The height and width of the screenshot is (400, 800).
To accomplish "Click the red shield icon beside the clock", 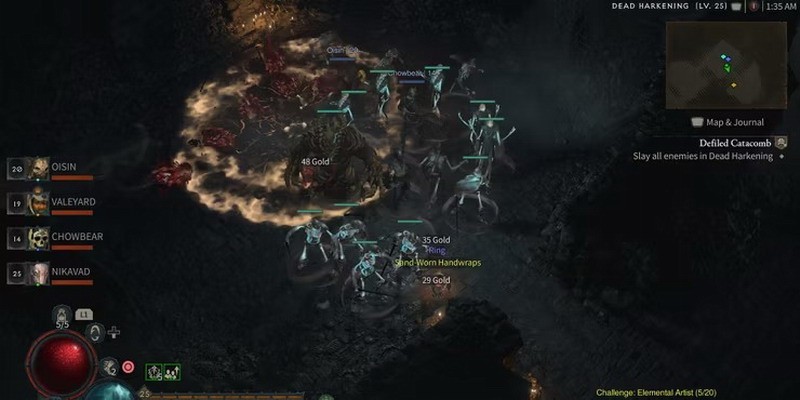I will click(x=753, y=6).
